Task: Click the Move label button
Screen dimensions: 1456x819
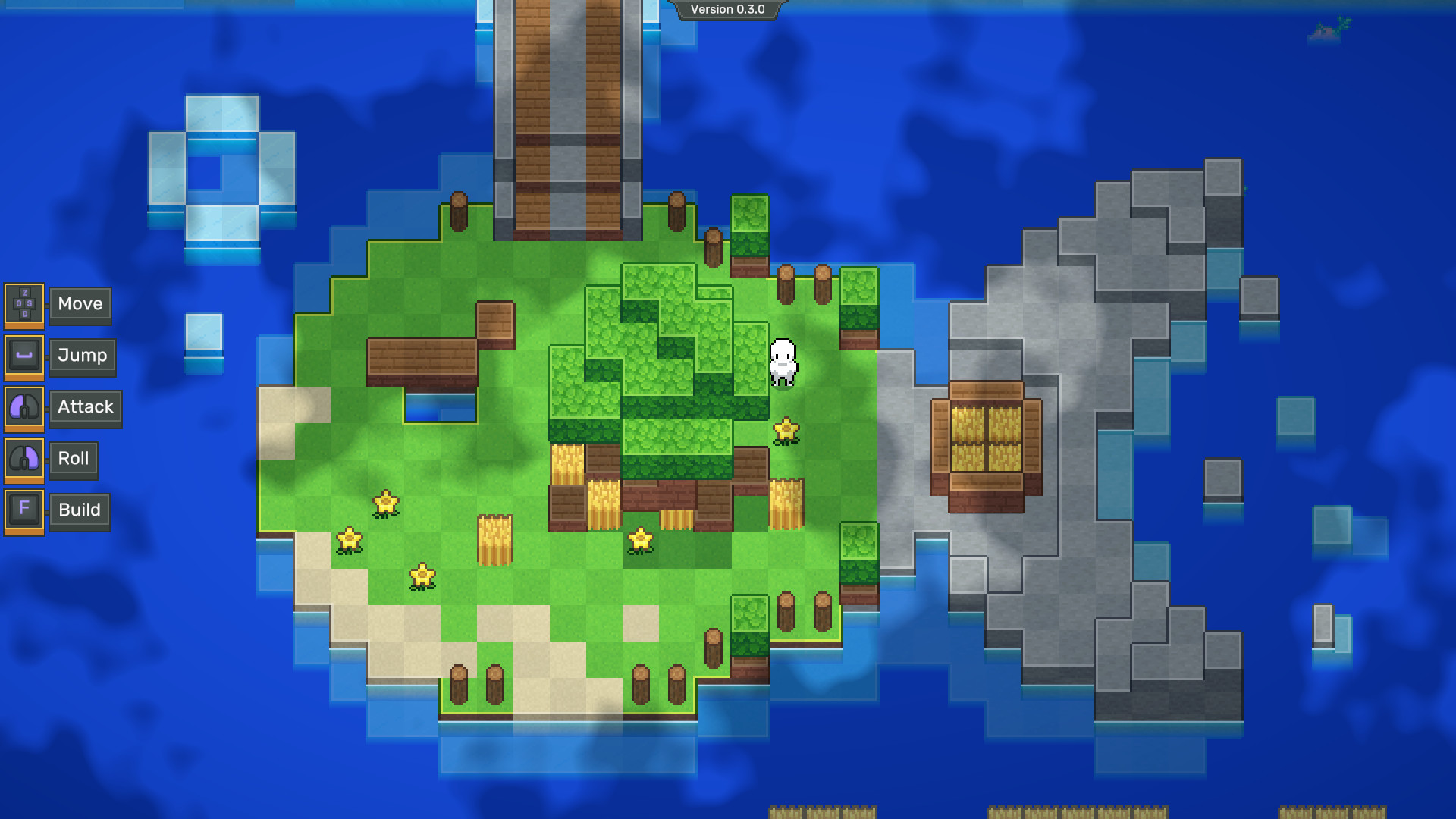Action: pos(79,304)
